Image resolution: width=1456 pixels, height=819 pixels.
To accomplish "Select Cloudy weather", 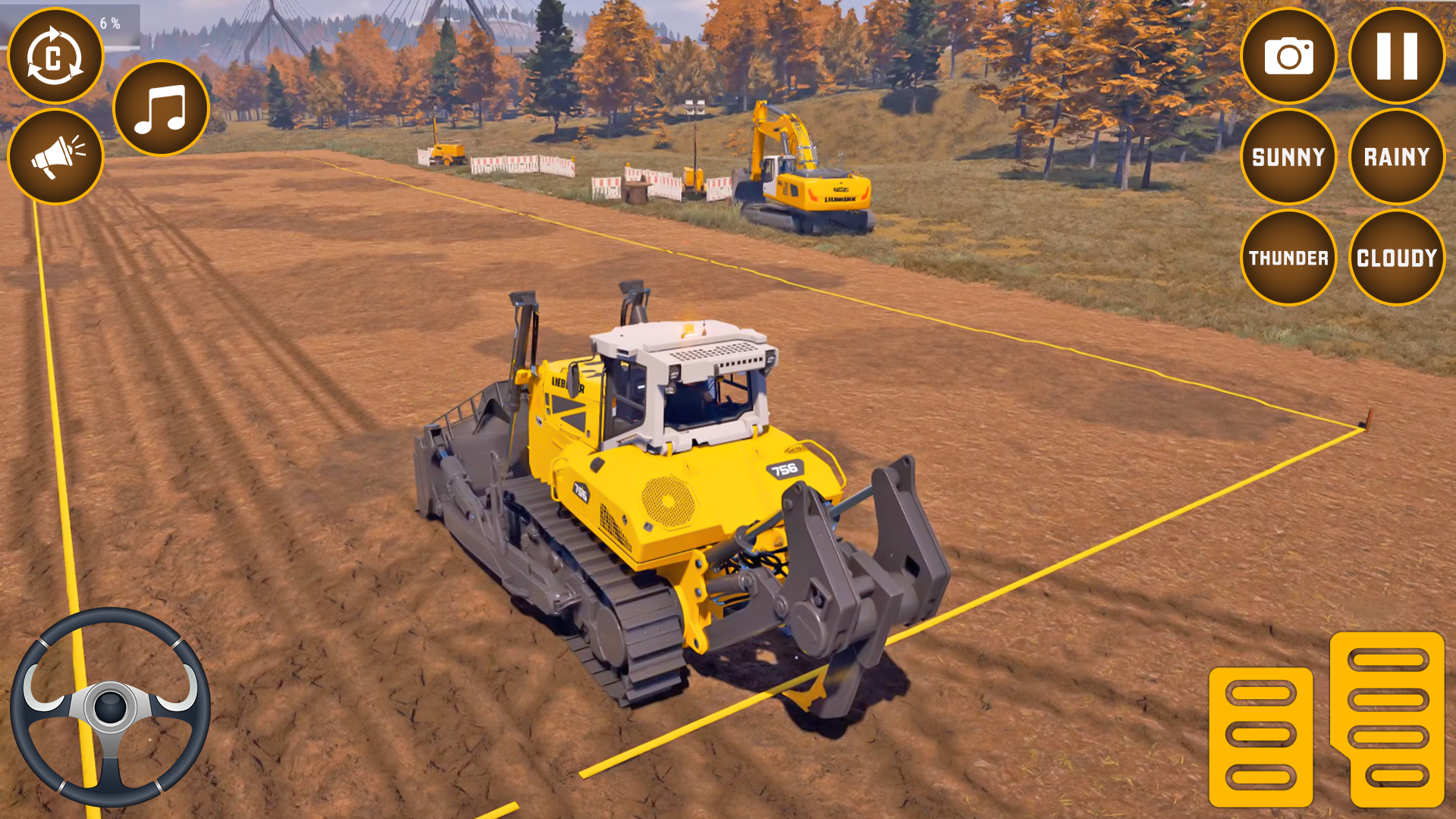I will 1396,258.
